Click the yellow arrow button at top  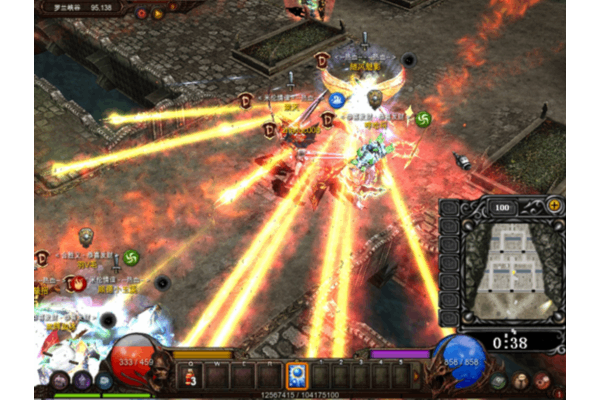tap(158, 13)
